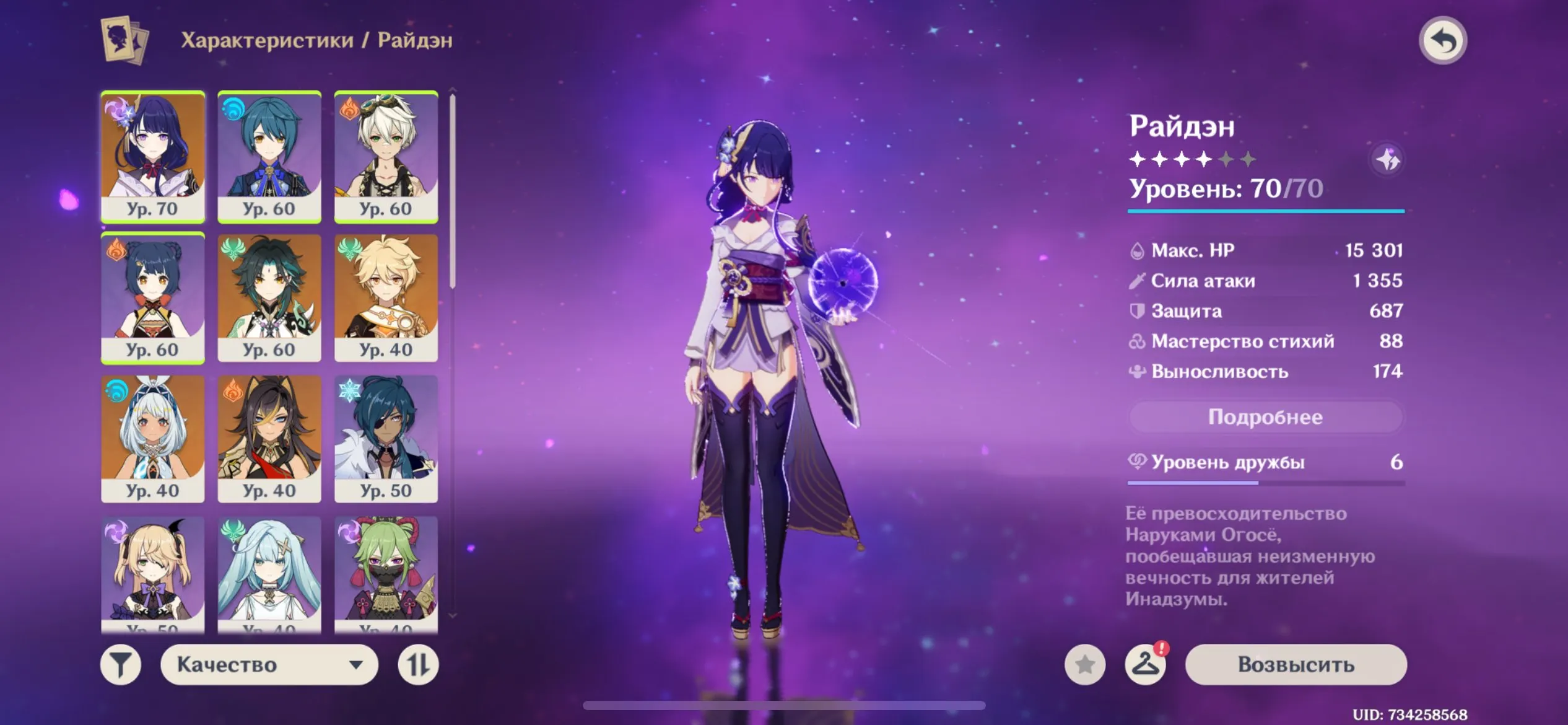This screenshot has height=725, width=1568.
Task: Open the Качество dropdown
Action: tap(269, 664)
